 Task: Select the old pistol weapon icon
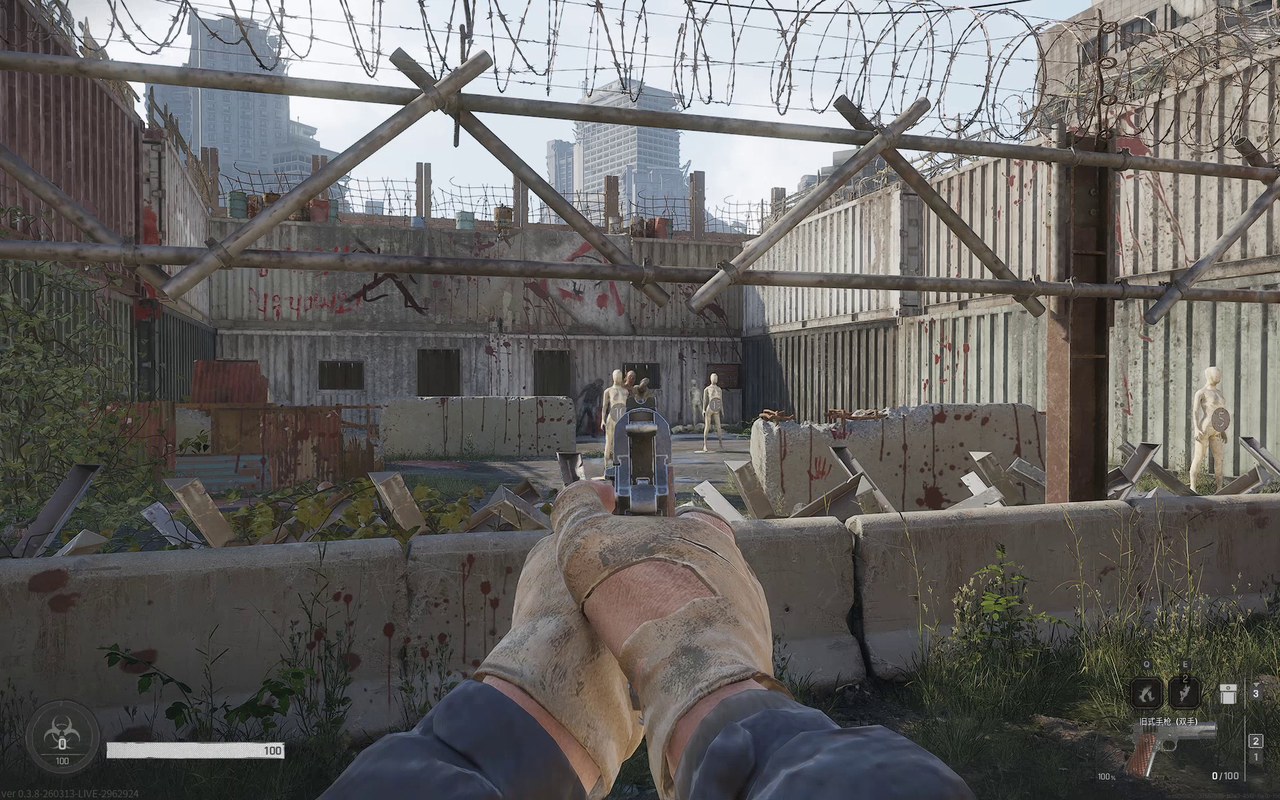(x=1171, y=742)
